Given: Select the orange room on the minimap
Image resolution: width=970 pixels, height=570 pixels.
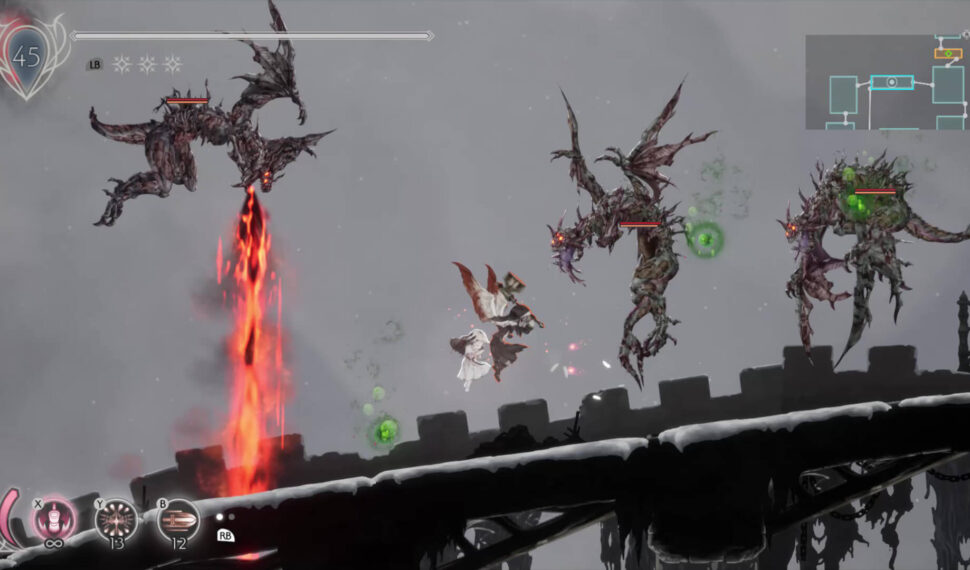Looking at the screenshot, I should (947, 53).
